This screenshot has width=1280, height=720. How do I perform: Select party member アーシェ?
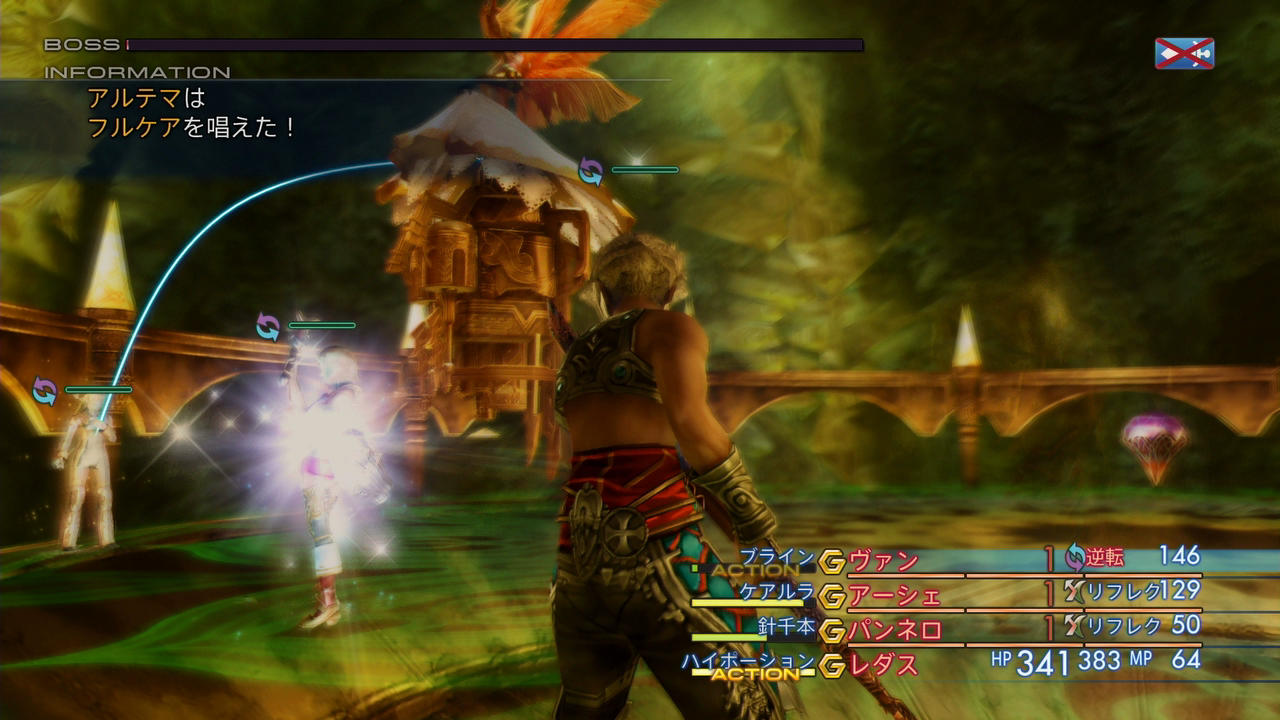(x=894, y=596)
